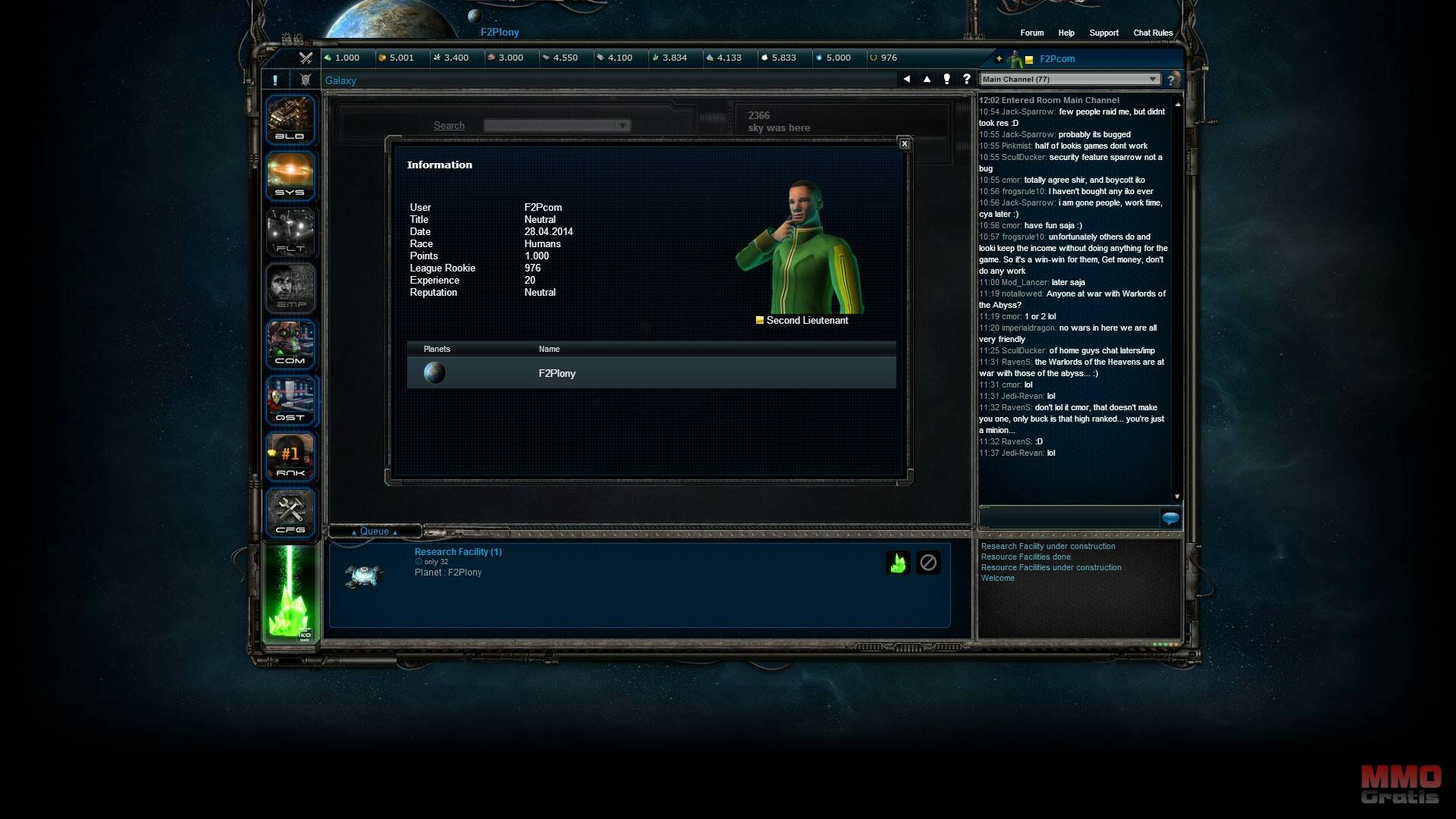This screenshot has width=1456, height=819.
Task: Expand the Queue panel tab
Action: tap(375, 532)
